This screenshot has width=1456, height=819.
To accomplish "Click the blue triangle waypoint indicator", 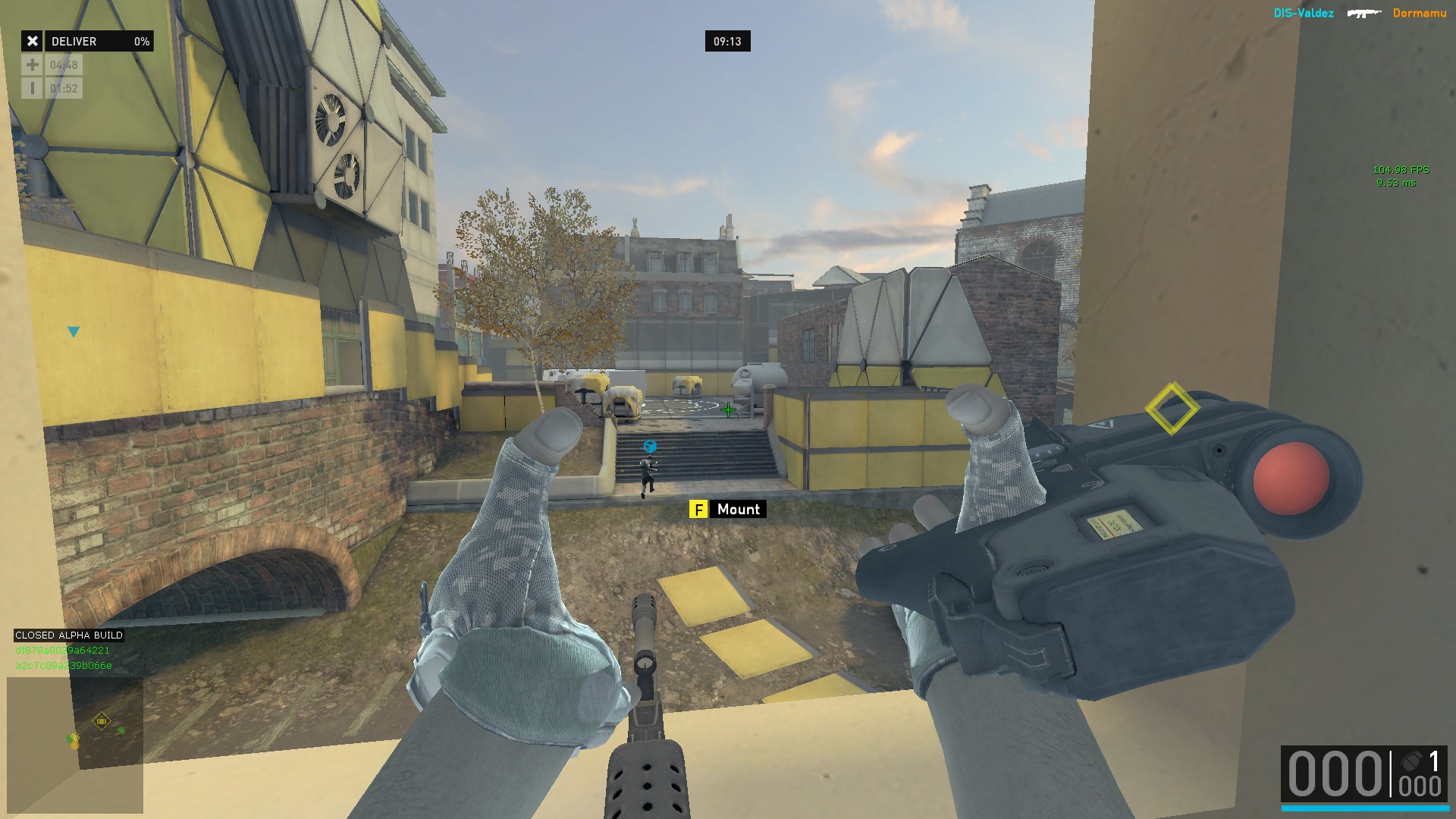I will (74, 332).
